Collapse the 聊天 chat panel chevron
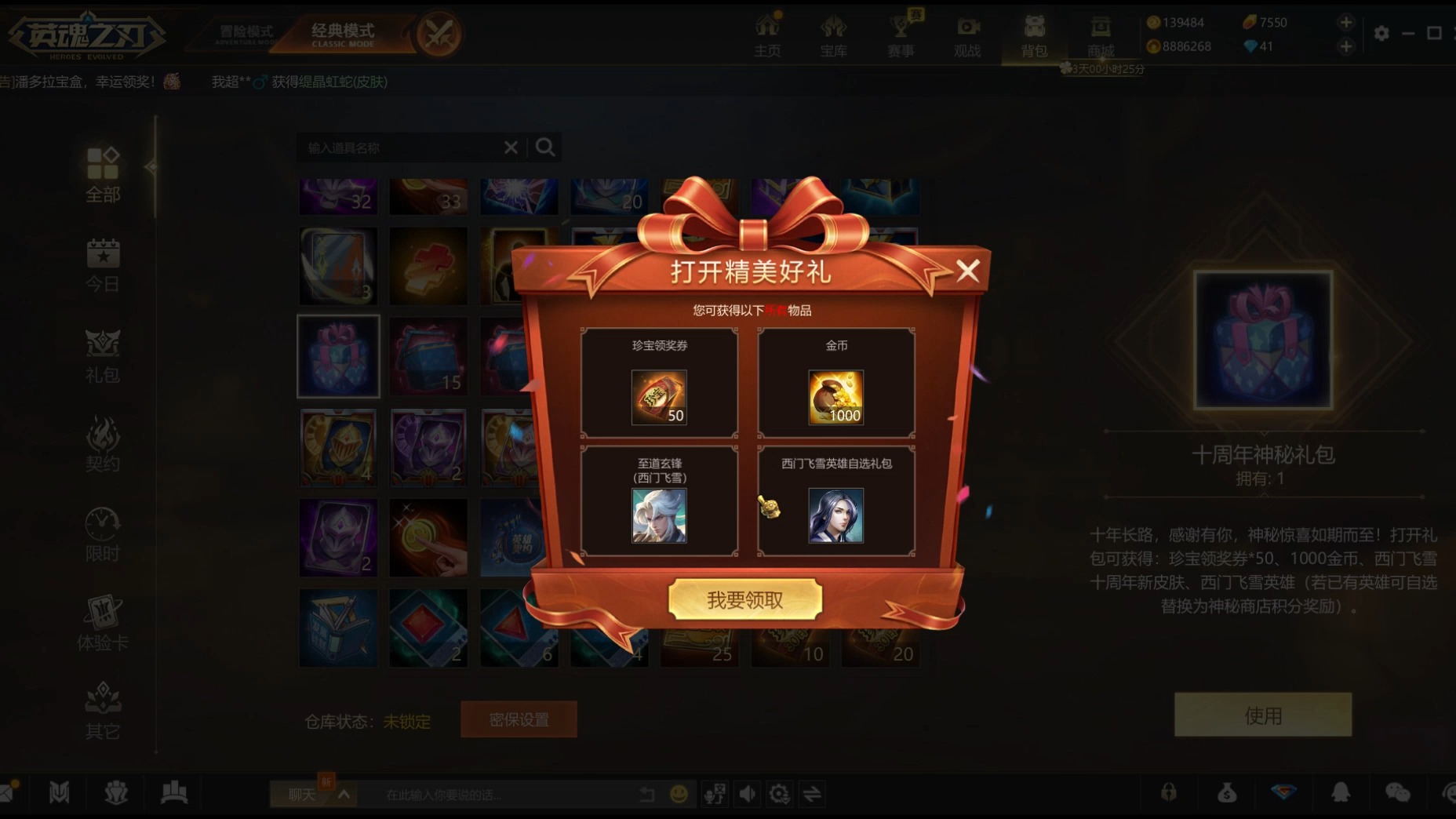 pos(344,794)
